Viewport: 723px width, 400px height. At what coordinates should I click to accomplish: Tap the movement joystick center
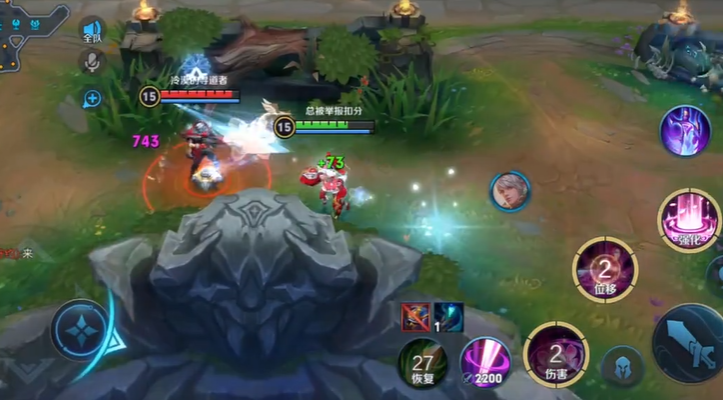[78, 328]
